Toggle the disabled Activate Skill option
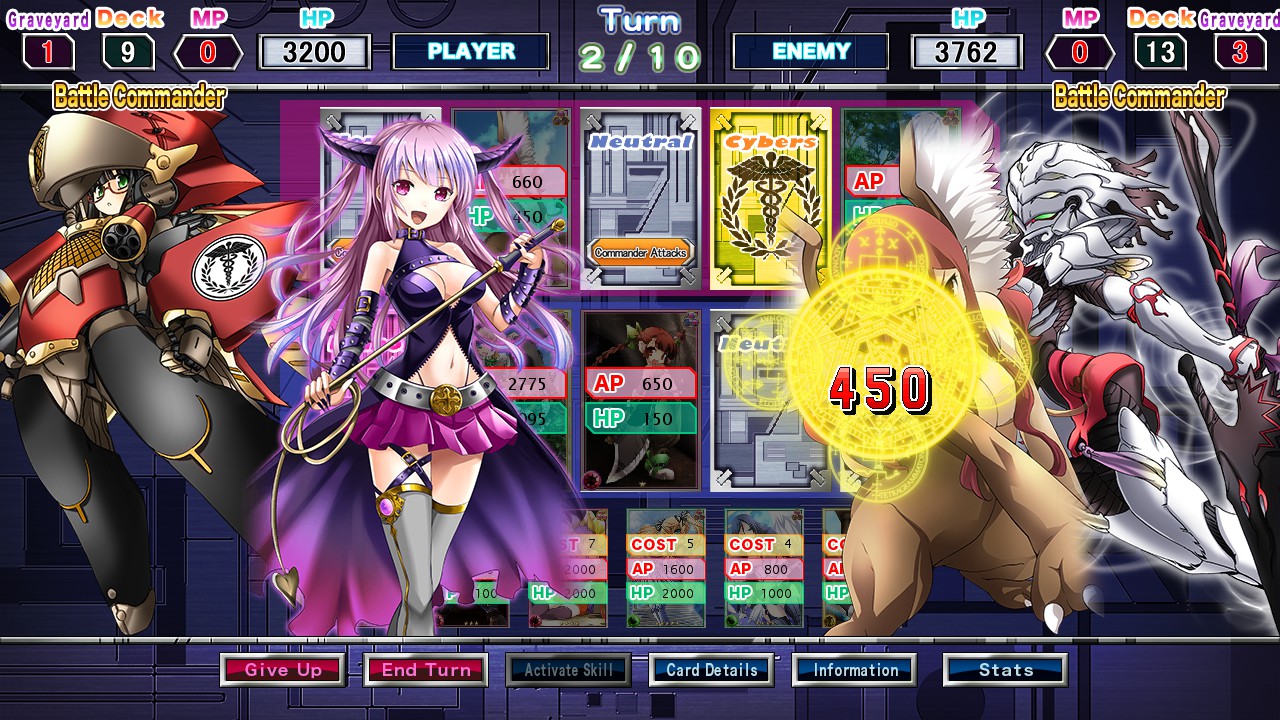The image size is (1280, 720). [568, 670]
